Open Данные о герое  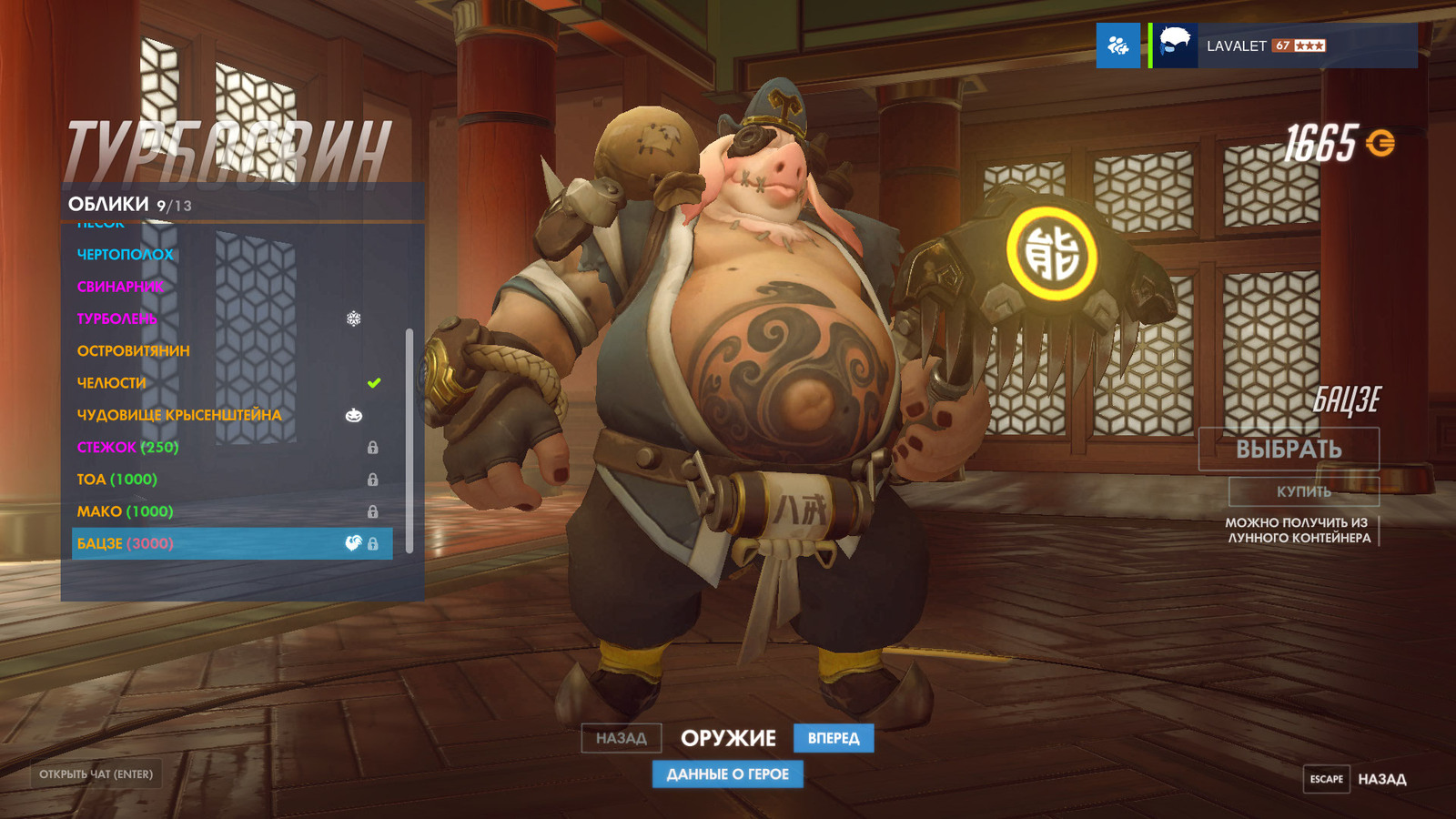tap(728, 774)
